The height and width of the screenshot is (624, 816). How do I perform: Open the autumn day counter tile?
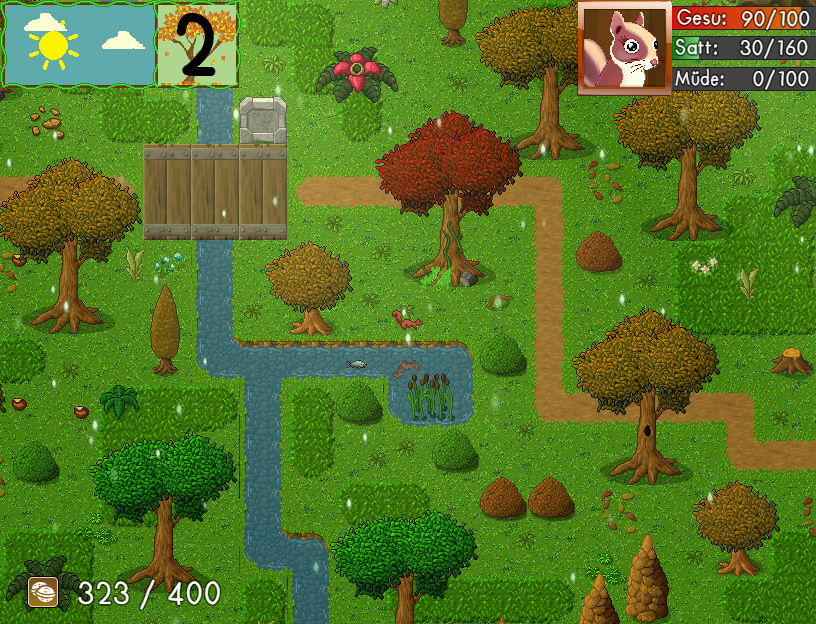tap(197, 45)
